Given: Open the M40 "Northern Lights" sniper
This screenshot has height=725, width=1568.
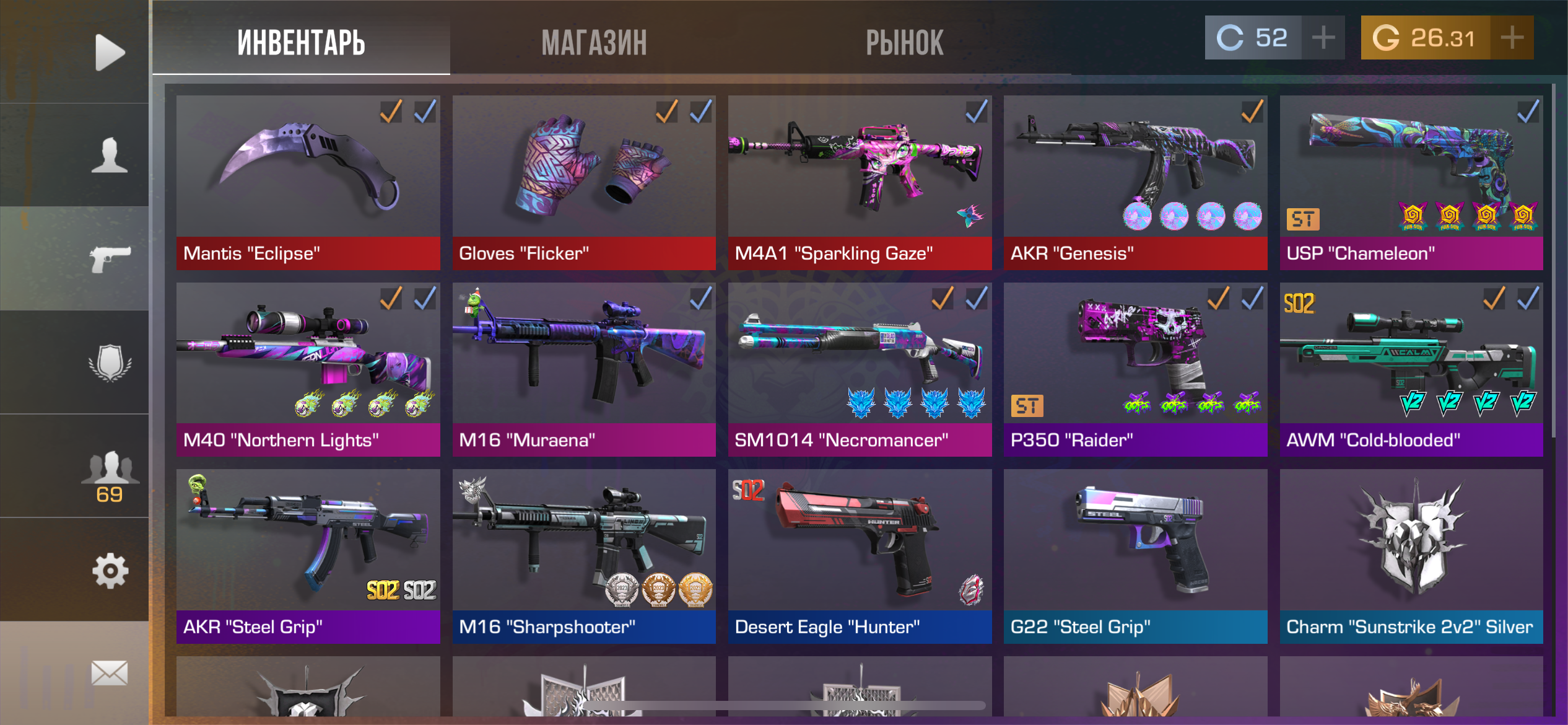Looking at the screenshot, I should click(308, 369).
